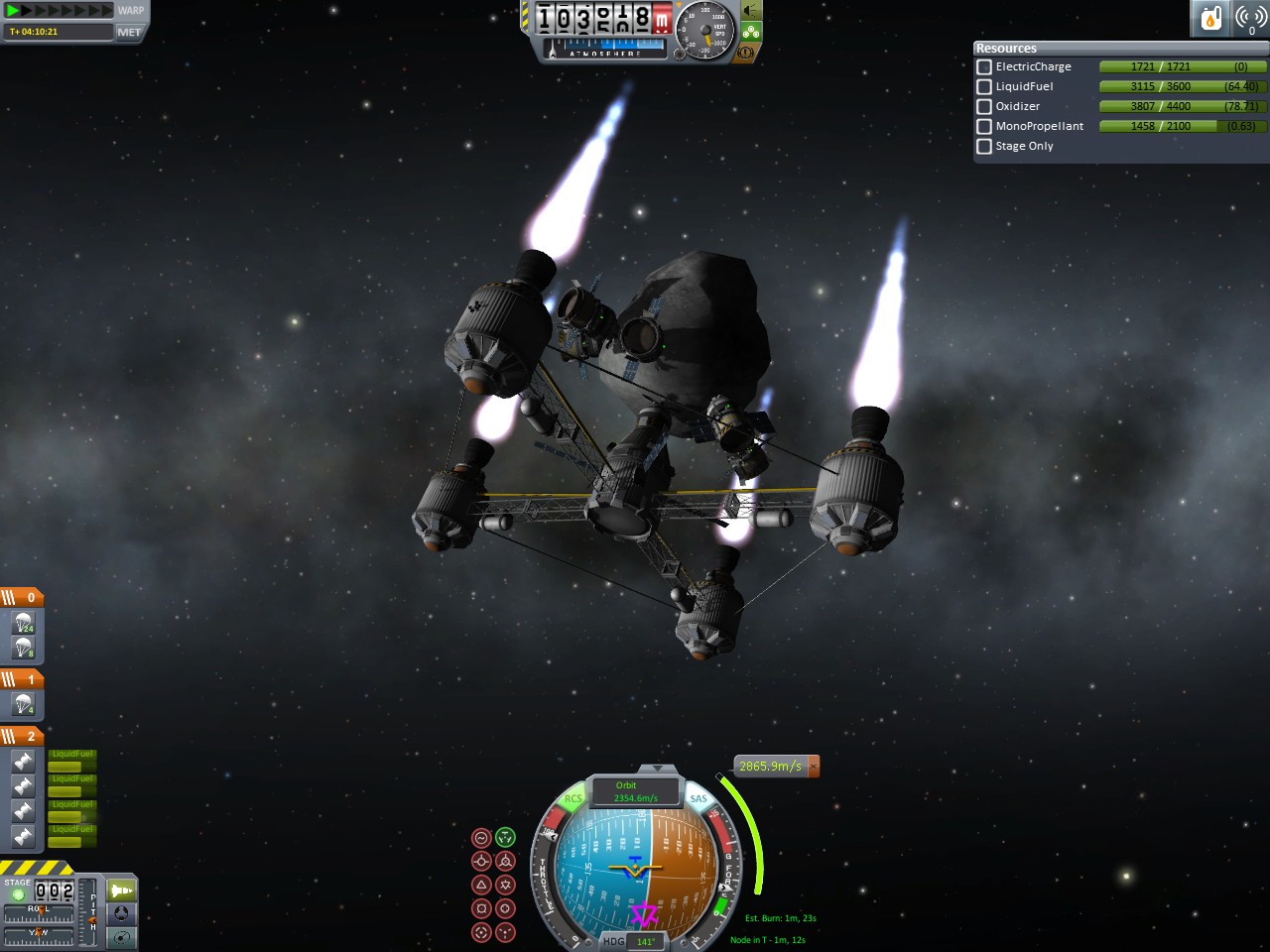Click the green stage activation light
Image resolution: width=1270 pixels, height=952 pixels.
pyautogui.click(x=18, y=894)
